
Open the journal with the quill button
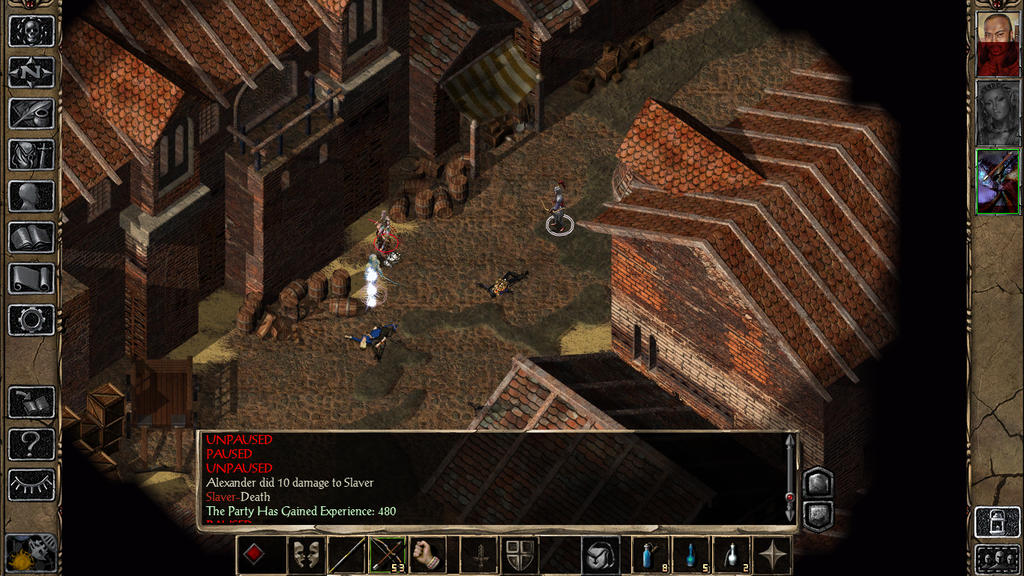coord(31,113)
